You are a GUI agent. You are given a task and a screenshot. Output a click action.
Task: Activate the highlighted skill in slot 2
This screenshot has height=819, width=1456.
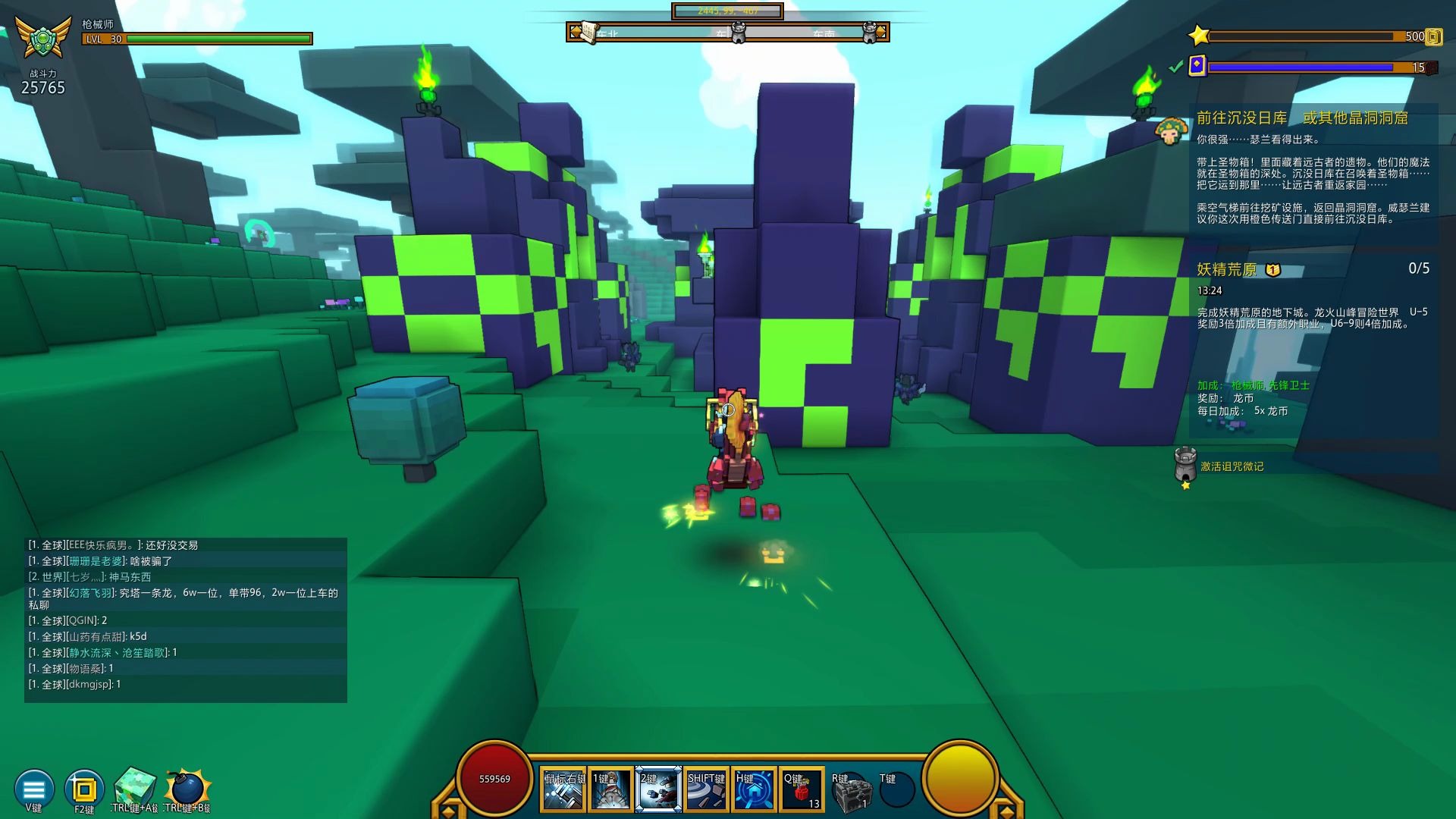tap(658, 790)
